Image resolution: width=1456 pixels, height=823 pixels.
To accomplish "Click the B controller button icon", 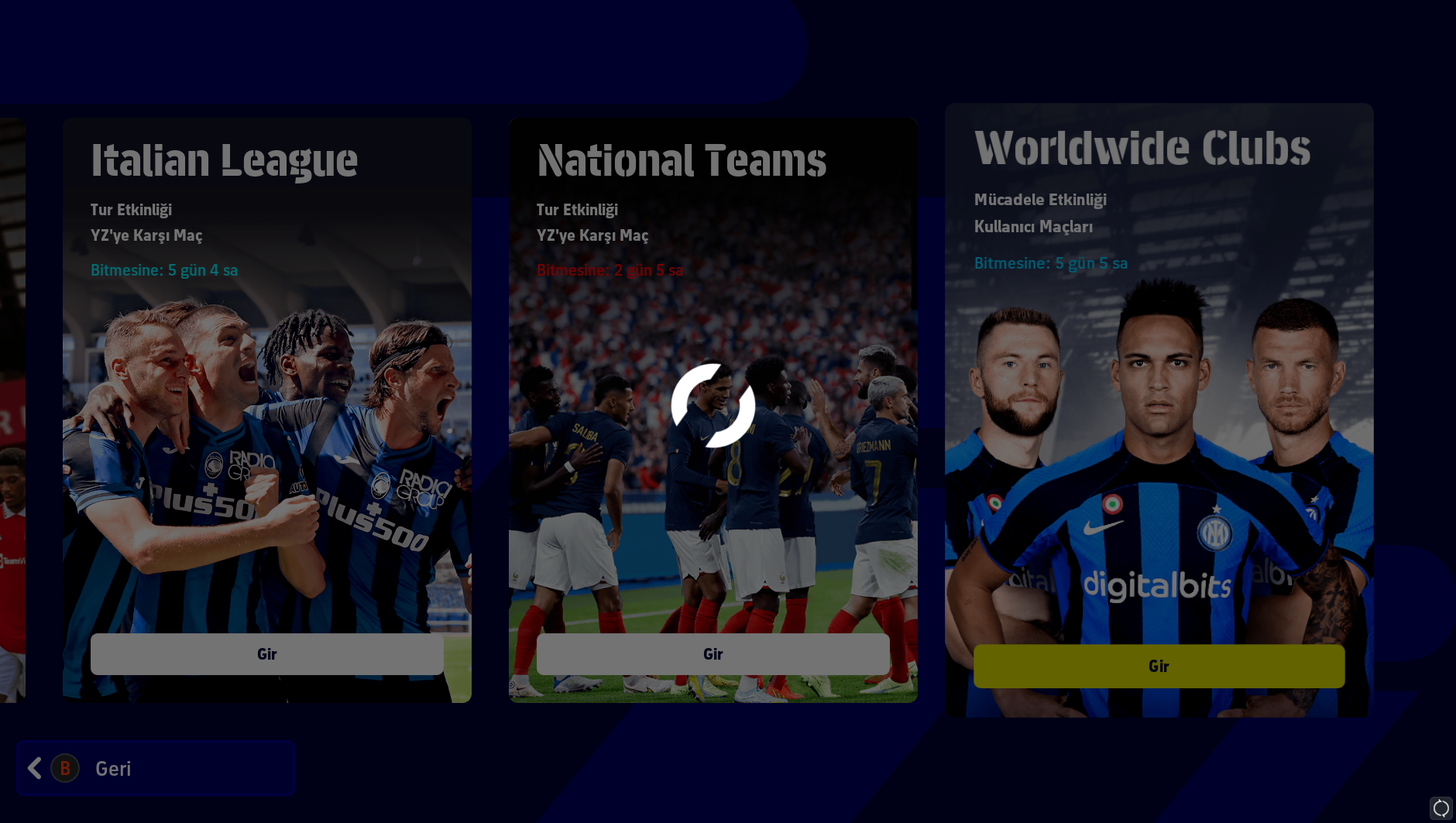I will click(65, 768).
